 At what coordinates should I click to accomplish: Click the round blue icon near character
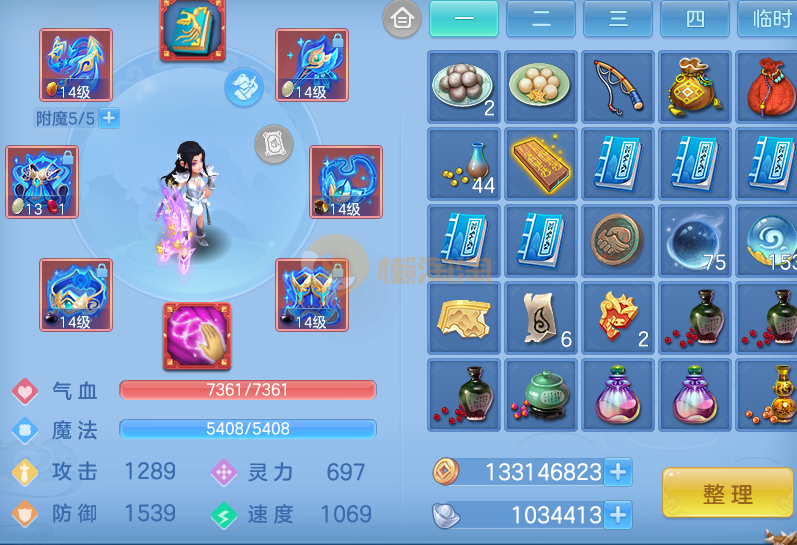tap(243, 87)
